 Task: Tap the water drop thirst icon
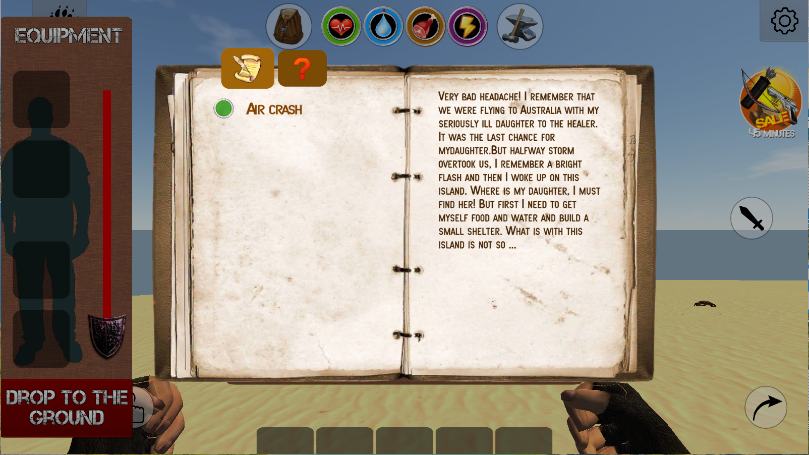pos(383,26)
